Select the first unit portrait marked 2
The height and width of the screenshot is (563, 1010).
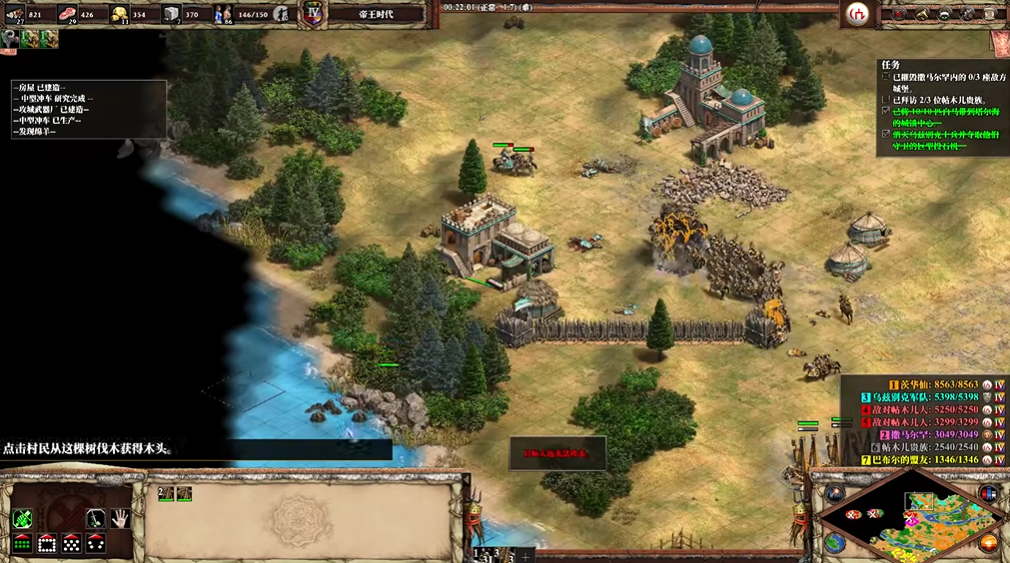coord(166,494)
